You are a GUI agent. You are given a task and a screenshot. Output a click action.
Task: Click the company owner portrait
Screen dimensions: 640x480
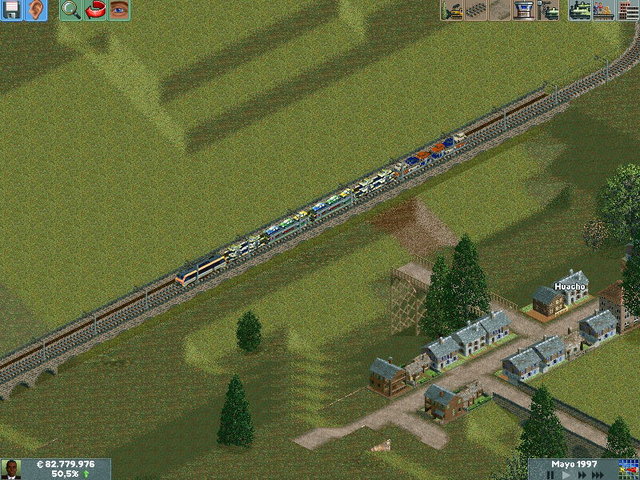[x=12, y=469]
